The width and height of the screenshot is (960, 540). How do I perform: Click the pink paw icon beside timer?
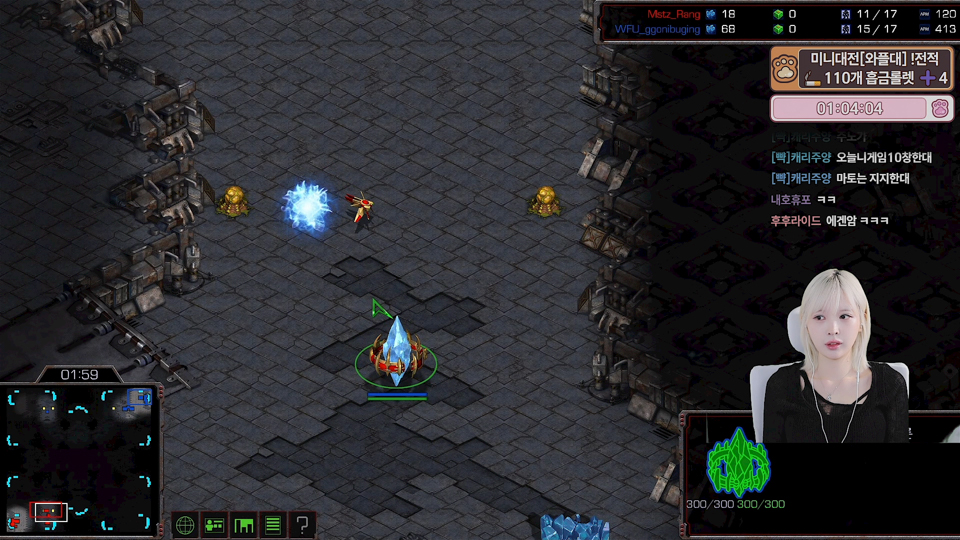tap(939, 108)
